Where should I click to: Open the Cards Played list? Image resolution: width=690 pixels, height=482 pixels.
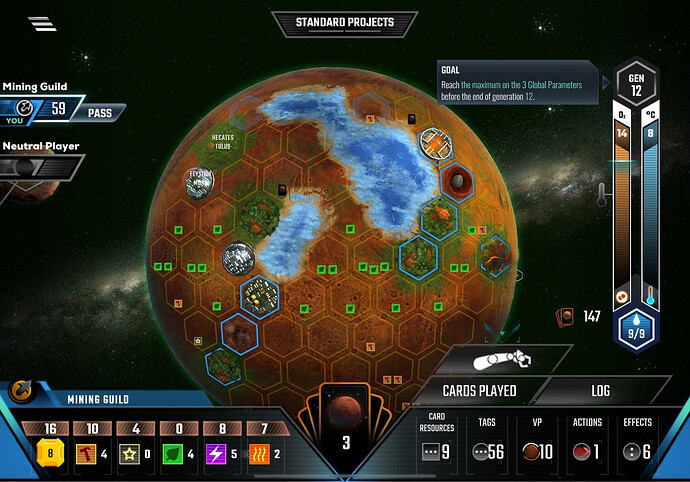pos(479,391)
